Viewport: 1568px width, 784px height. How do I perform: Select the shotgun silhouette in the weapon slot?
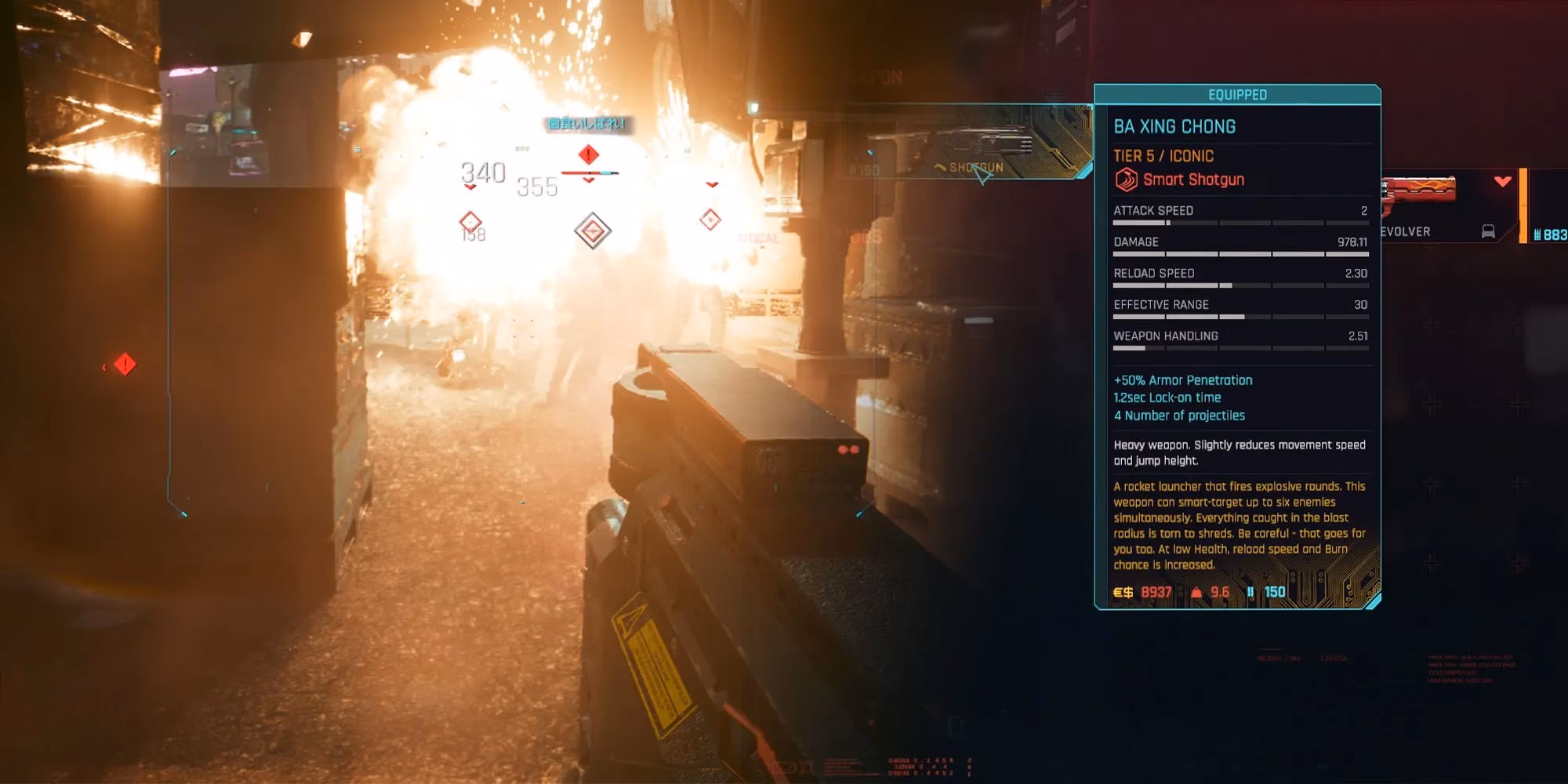(980, 140)
